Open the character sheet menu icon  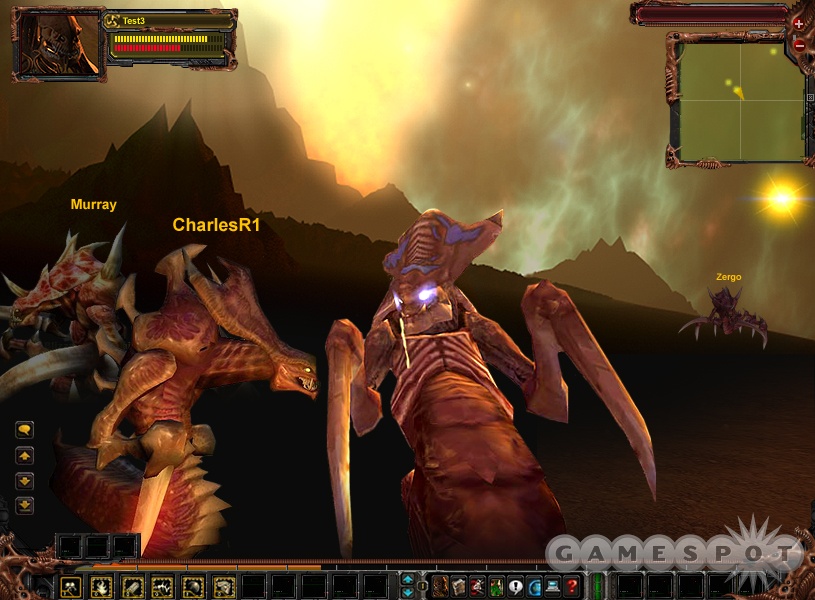point(440,587)
